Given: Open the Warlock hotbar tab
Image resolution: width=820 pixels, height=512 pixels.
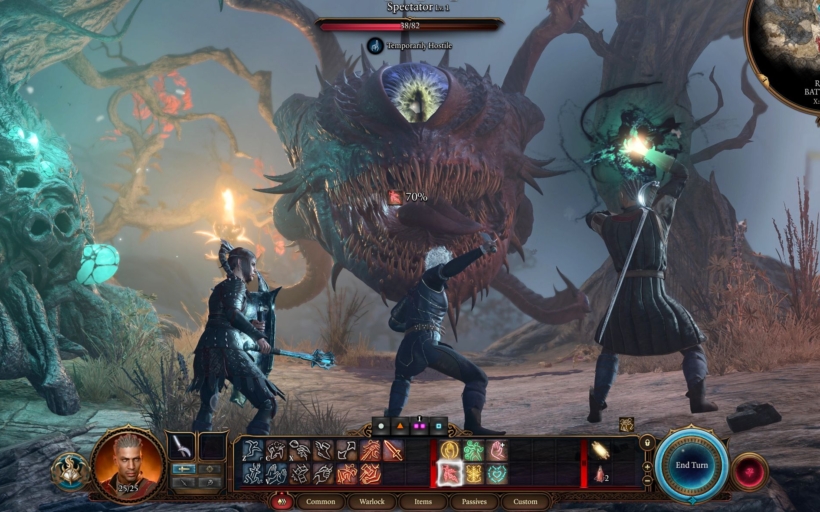Looking at the screenshot, I should coord(372,501).
